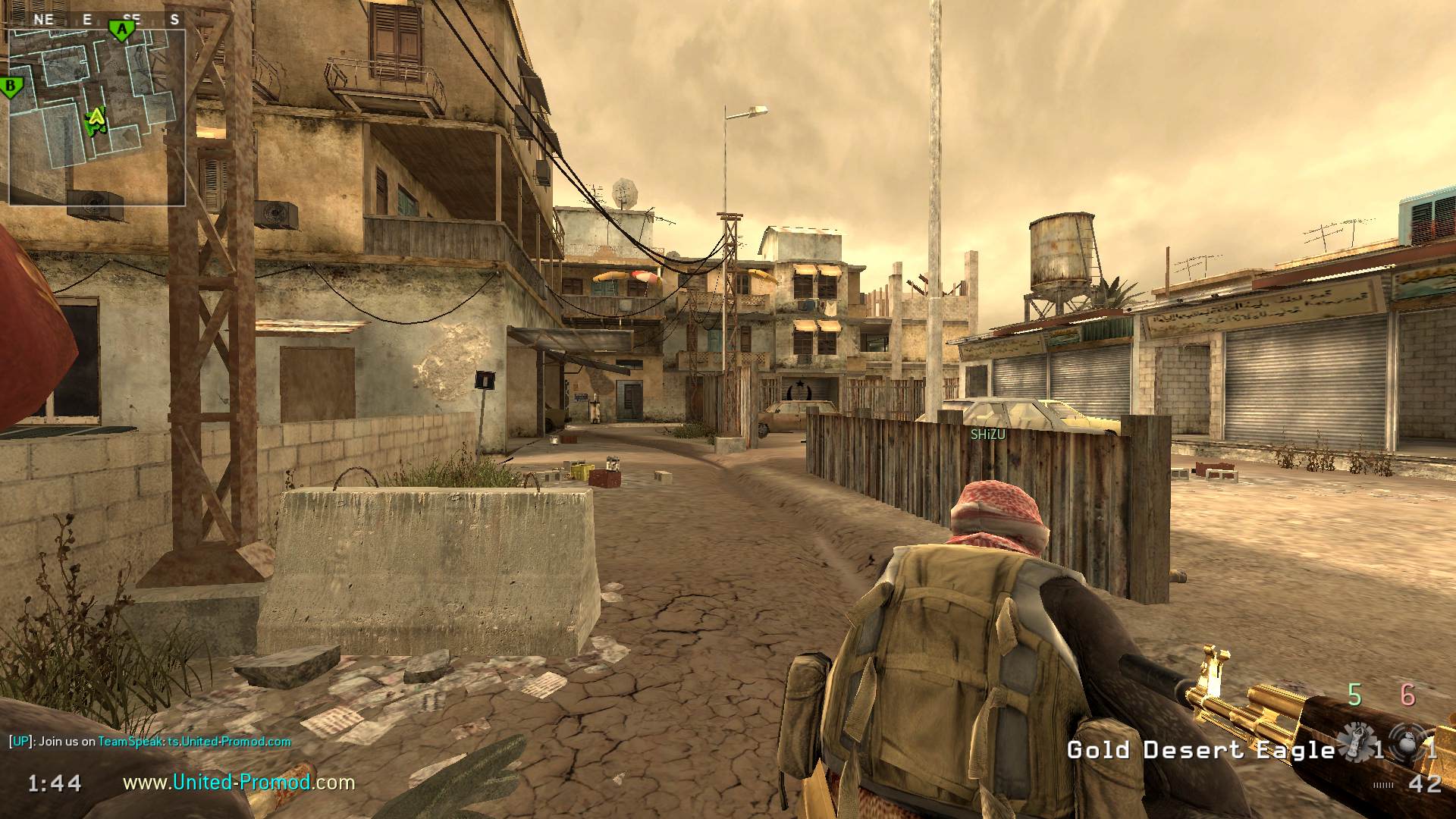This screenshot has width=1456, height=819.
Task: Open the www.United-Promod.com link
Action: (x=239, y=782)
